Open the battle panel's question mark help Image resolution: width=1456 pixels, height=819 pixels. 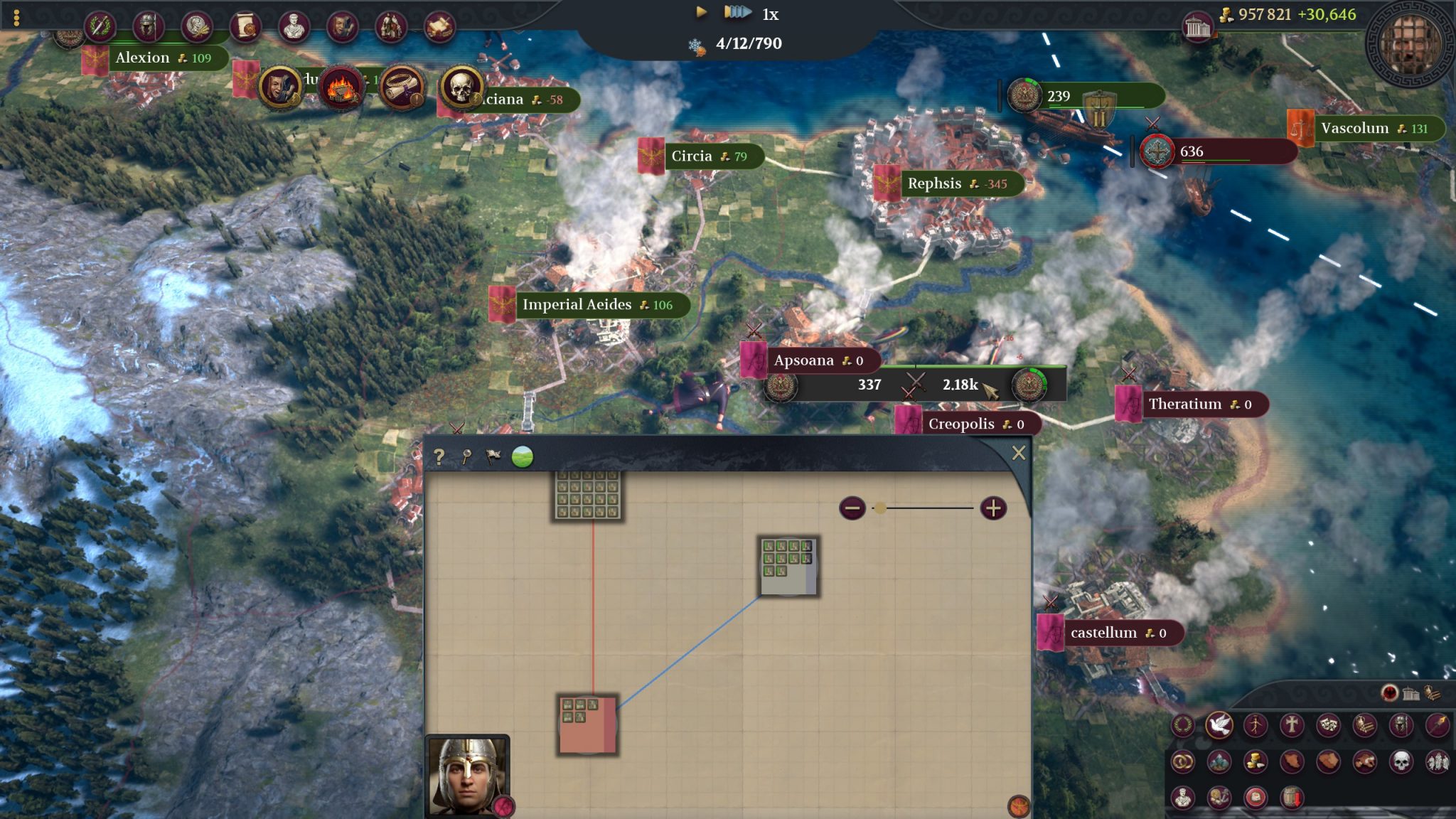439,457
